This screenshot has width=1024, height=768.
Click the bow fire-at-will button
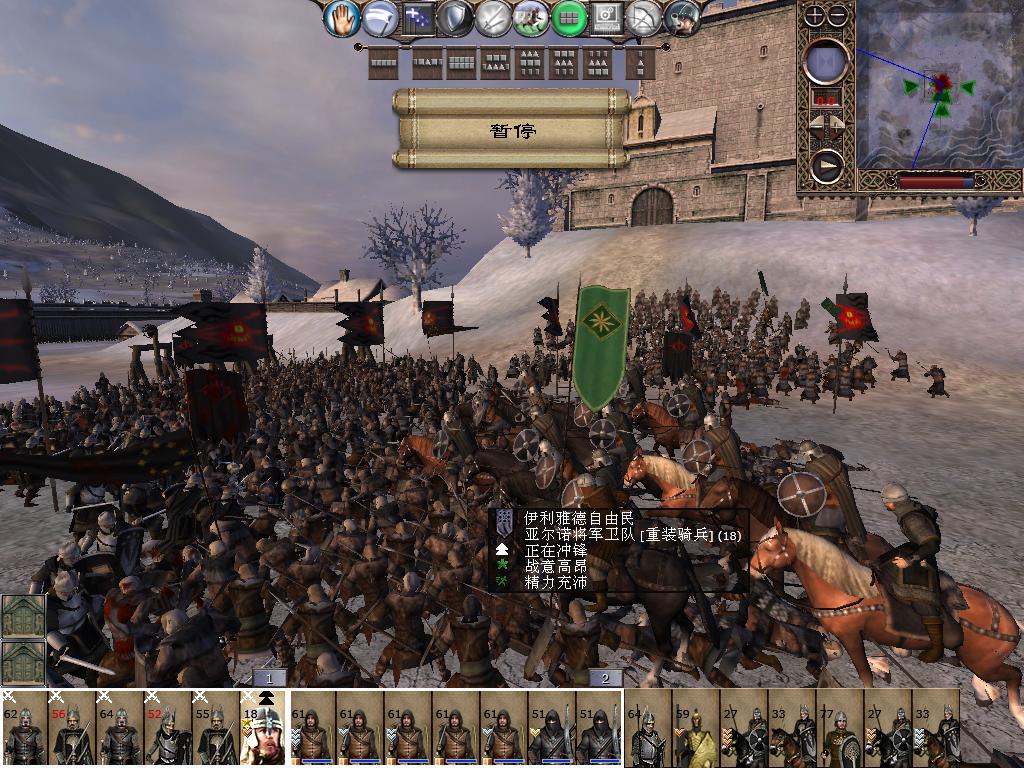[x=646, y=18]
